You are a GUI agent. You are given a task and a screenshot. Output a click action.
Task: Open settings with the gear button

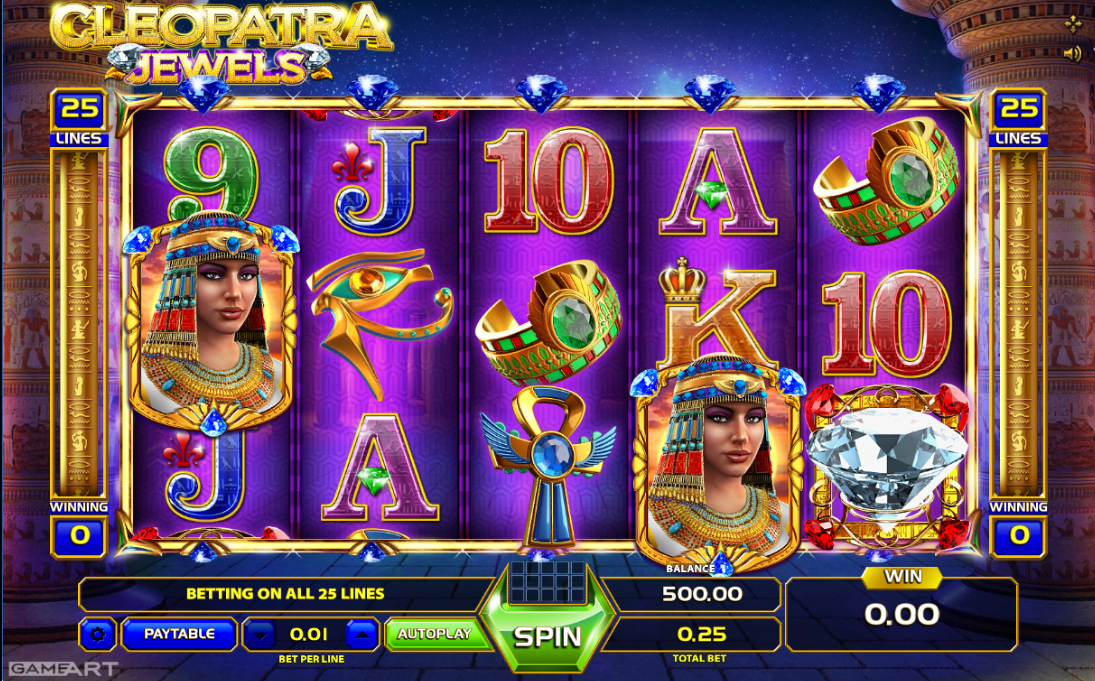coord(97,634)
